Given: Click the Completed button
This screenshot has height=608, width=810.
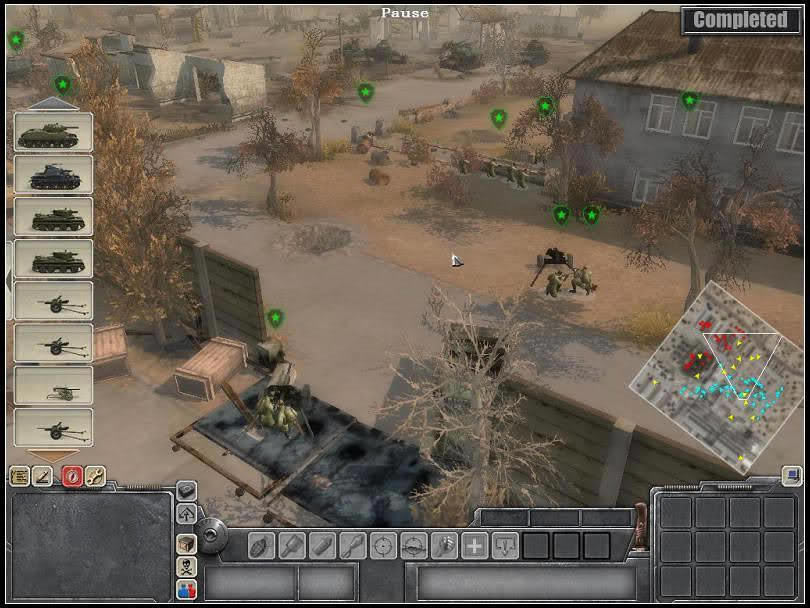Looking at the screenshot, I should (x=740, y=20).
